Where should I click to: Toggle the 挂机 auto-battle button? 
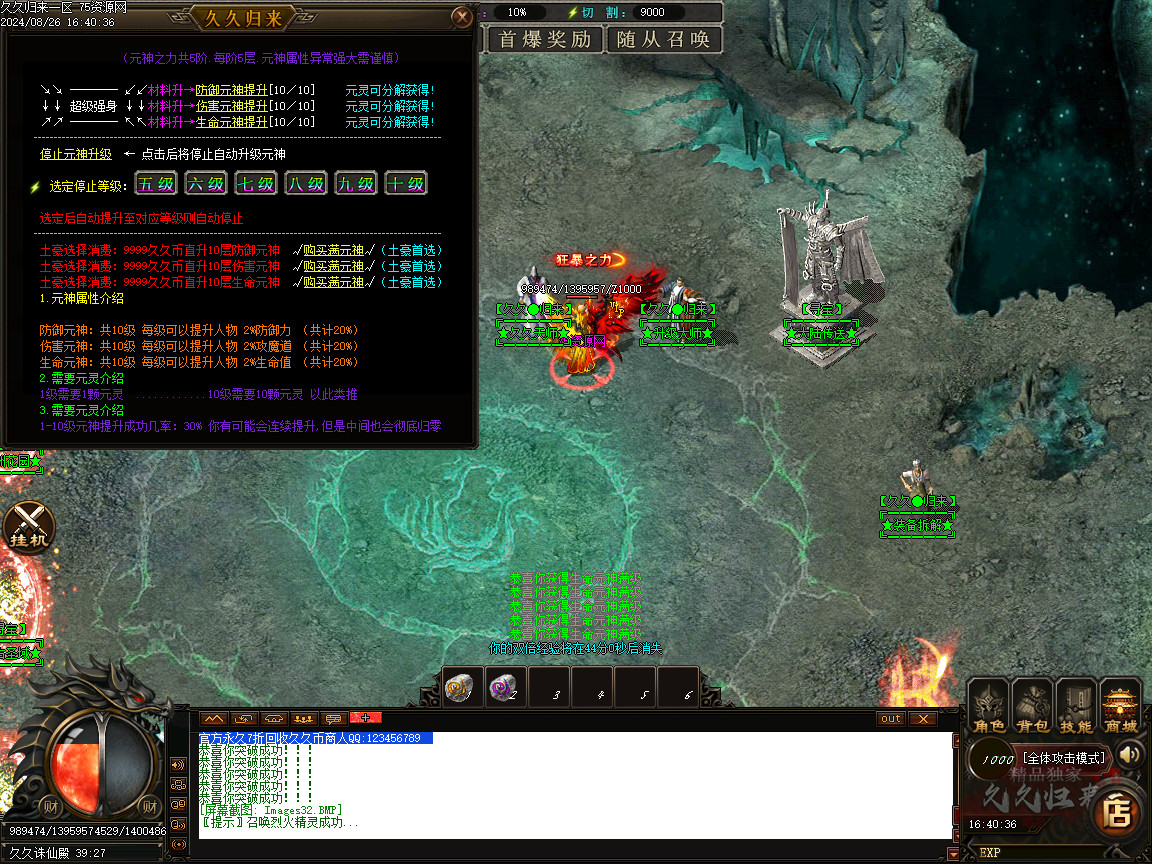click(x=27, y=525)
